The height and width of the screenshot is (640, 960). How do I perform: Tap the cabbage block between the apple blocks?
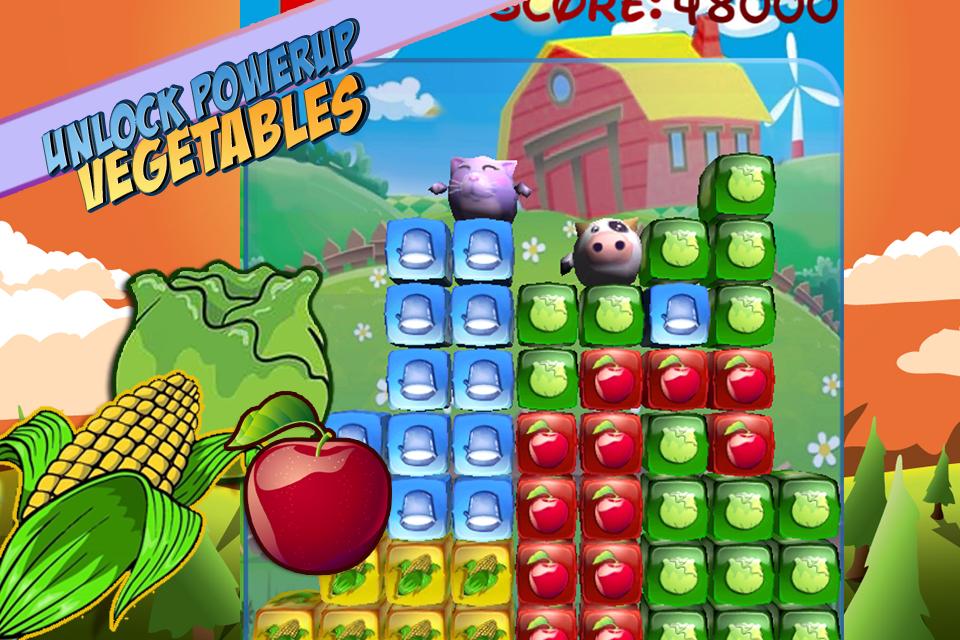coord(678,441)
